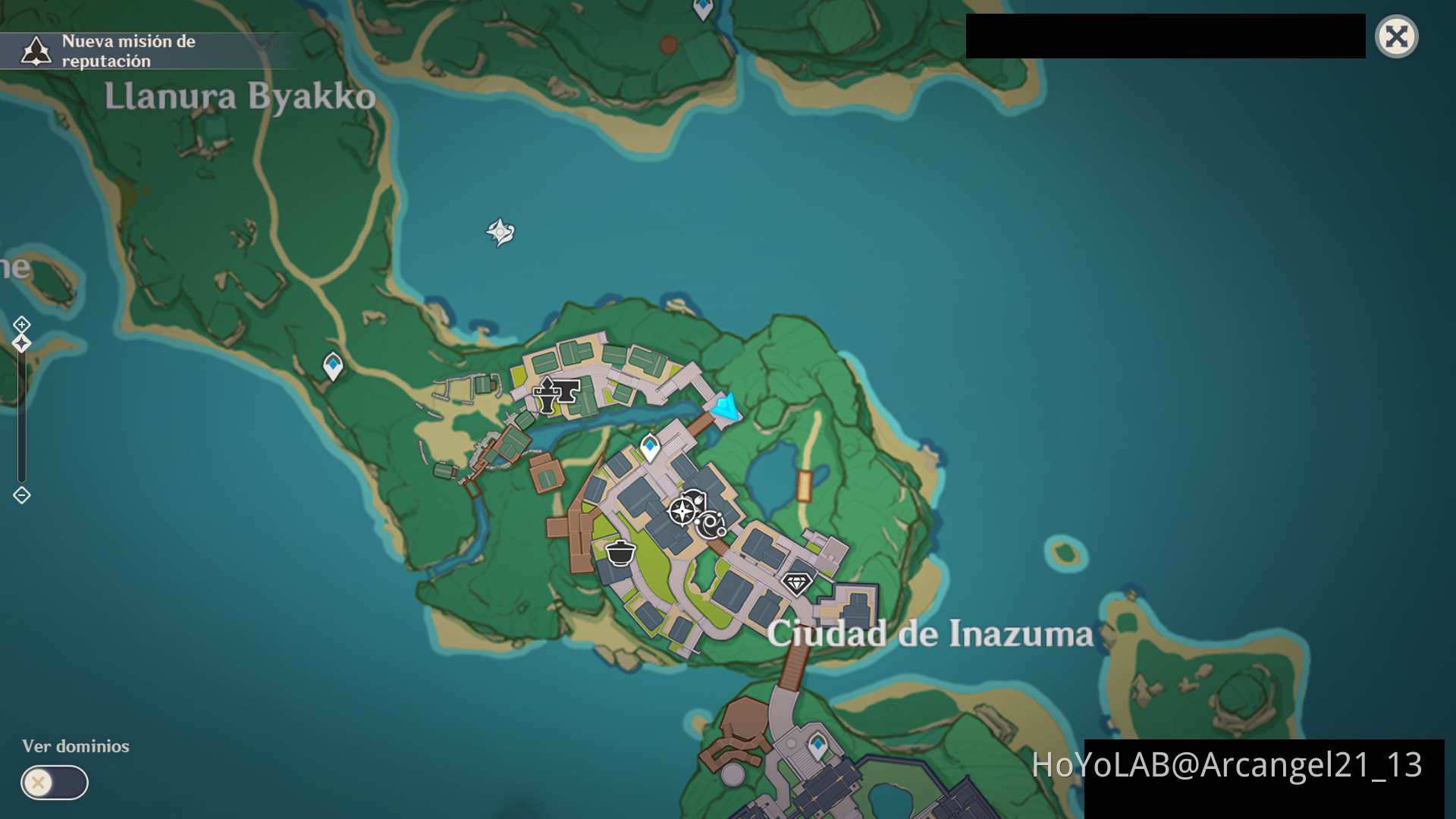Open the Adventurers' Guild compass marker
The image size is (1456, 819).
click(682, 510)
